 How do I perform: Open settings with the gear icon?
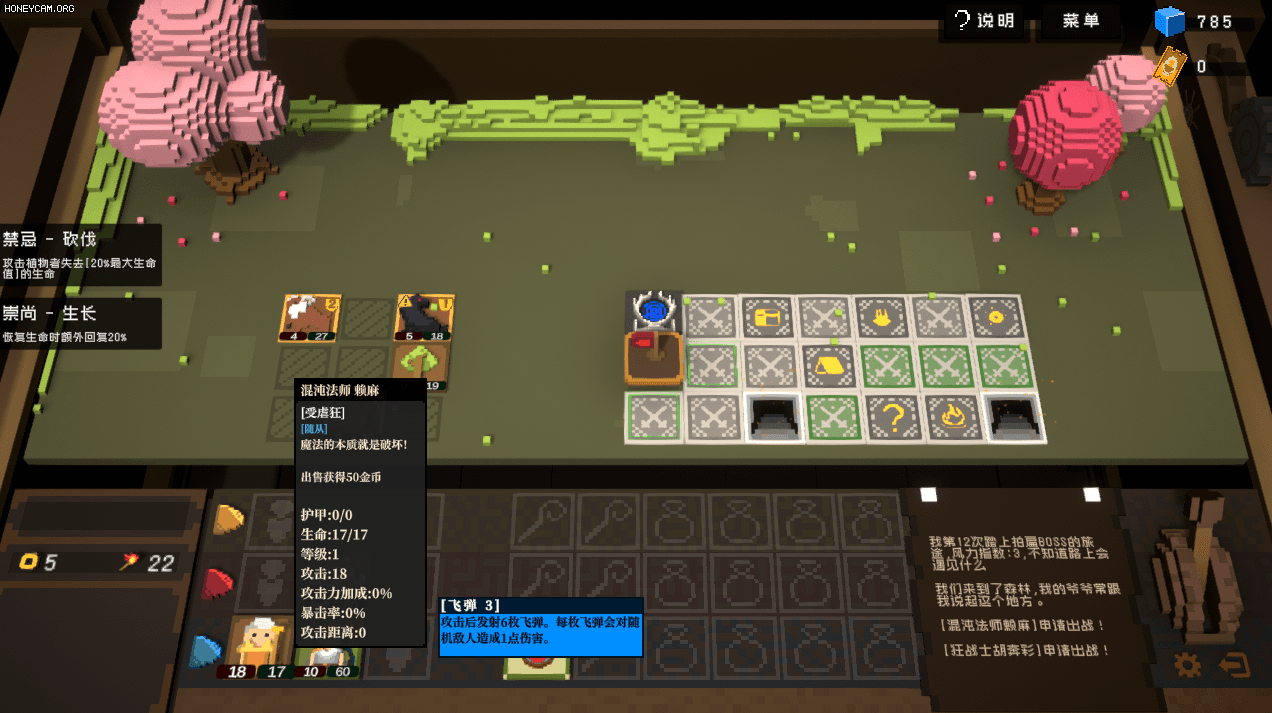click(x=1187, y=664)
